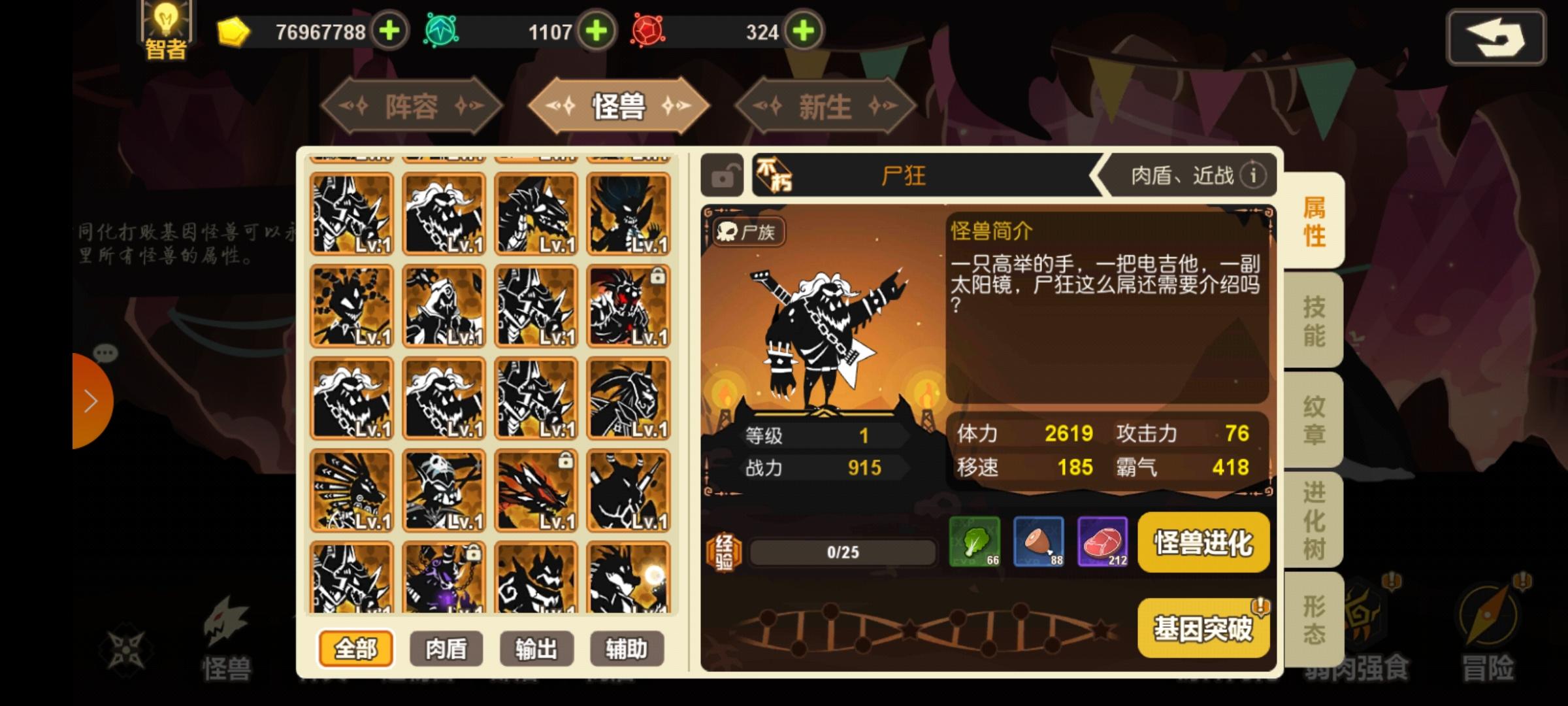Enable the 肉盾 filter
Screen dimensions: 1568x706
(446, 648)
